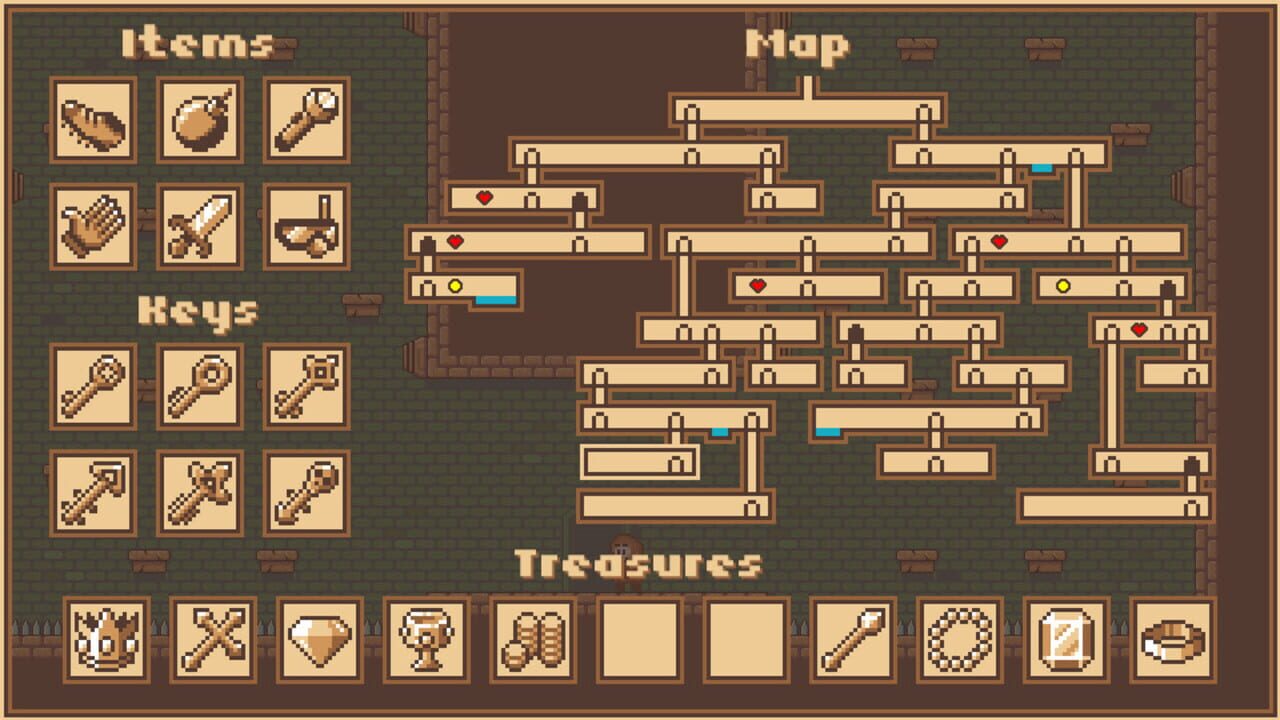
Task: Pick the wrench from the Items panel
Action: [307, 122]
